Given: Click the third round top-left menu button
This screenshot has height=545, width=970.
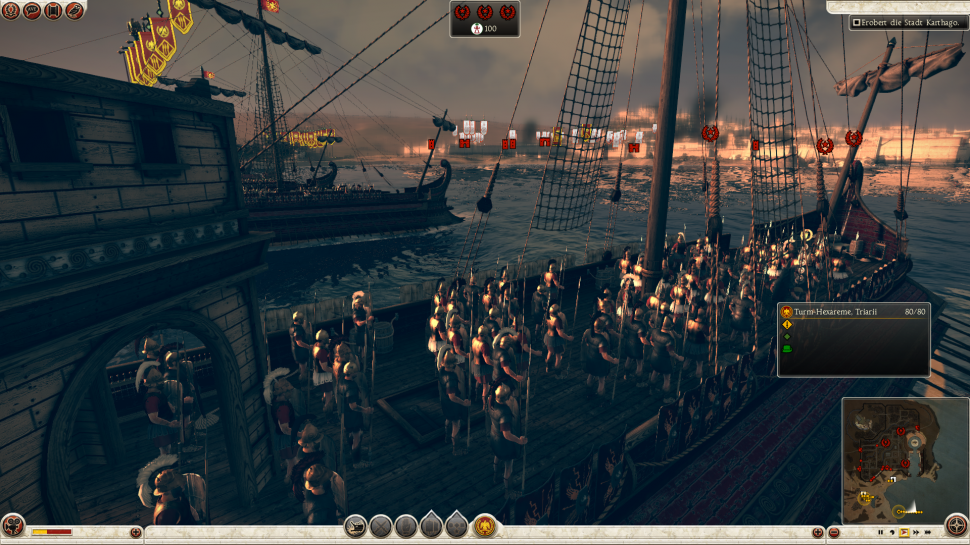Looking at the screenshot, I should [54, 11].
